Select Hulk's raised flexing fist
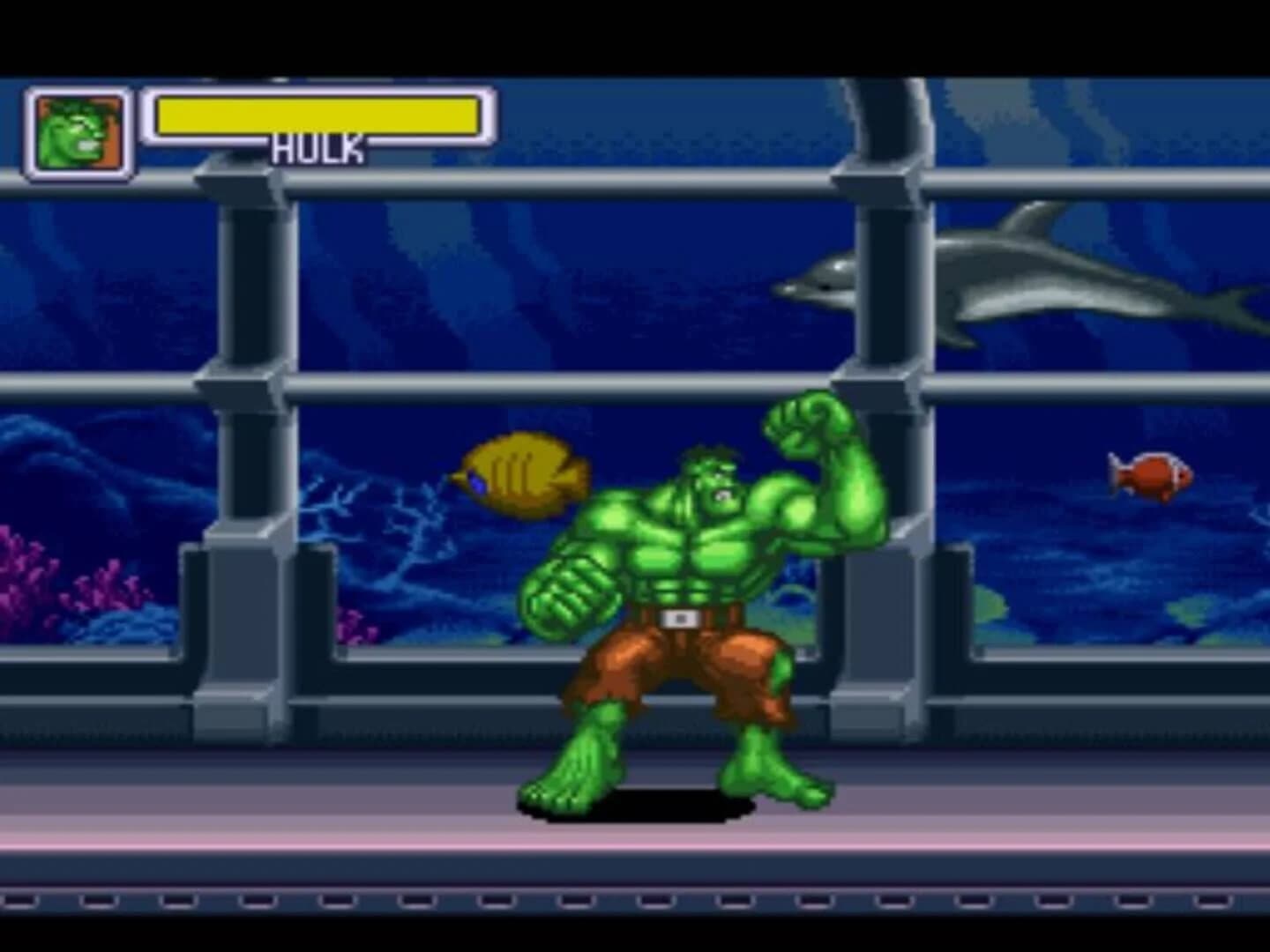 click(x=803, y=423)
